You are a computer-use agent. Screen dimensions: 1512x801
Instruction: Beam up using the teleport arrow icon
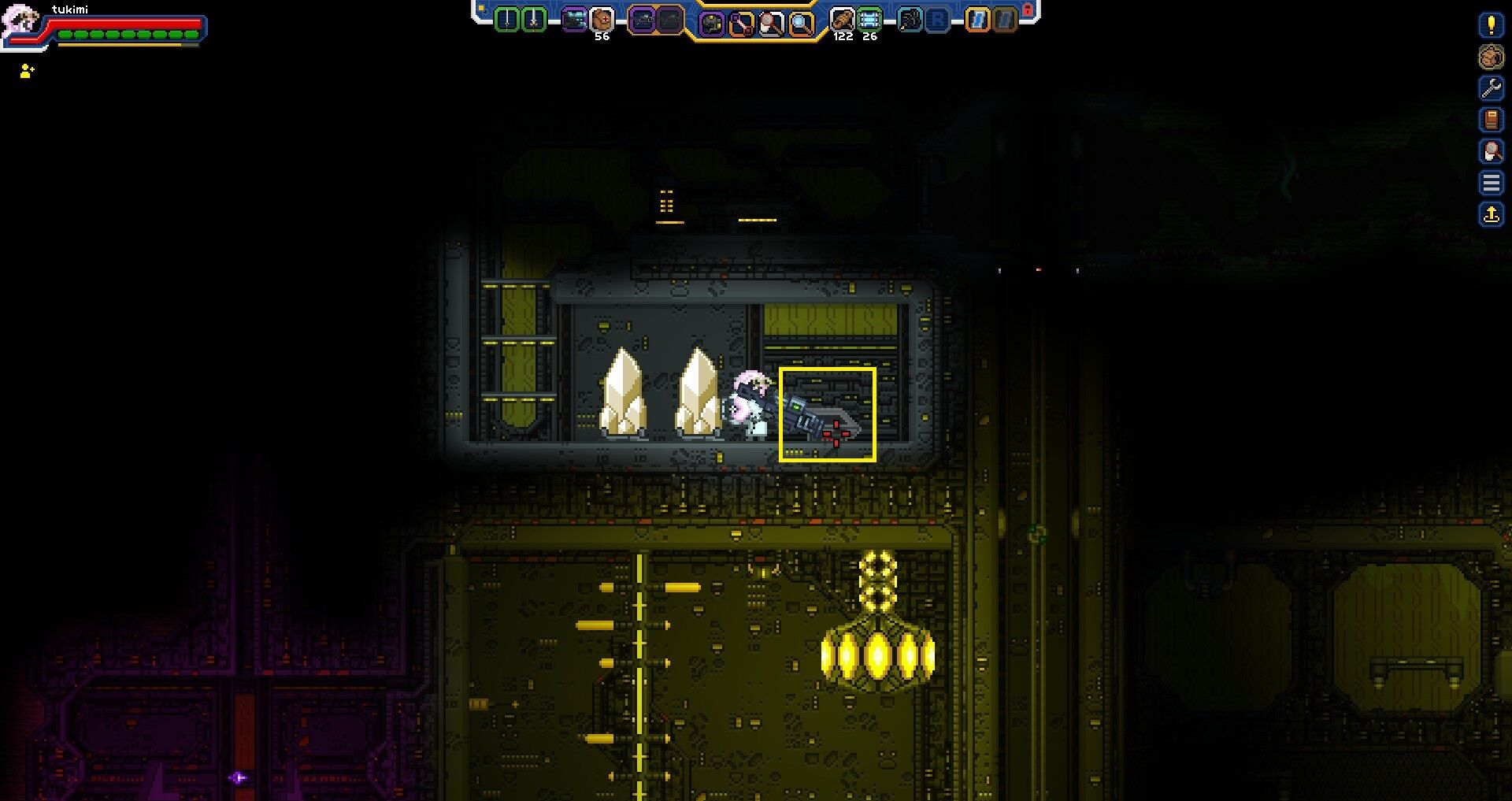coord(1491,213)
